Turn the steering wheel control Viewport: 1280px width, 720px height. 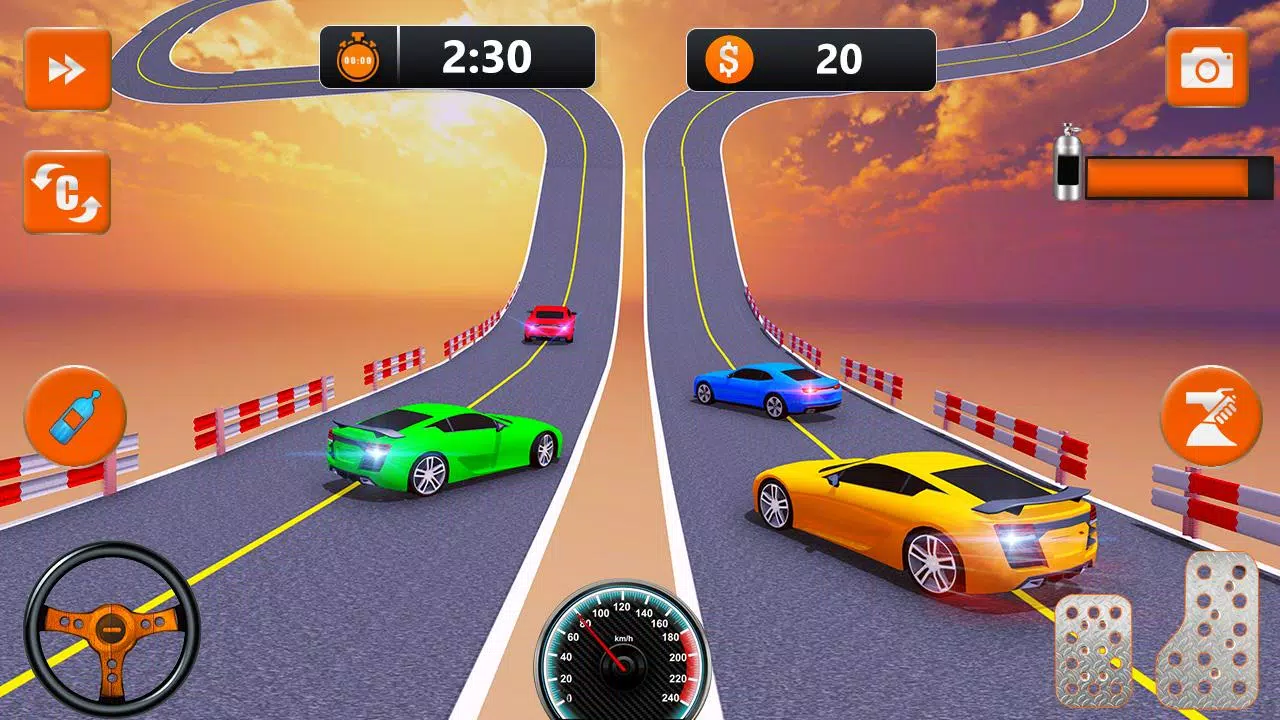111,630
